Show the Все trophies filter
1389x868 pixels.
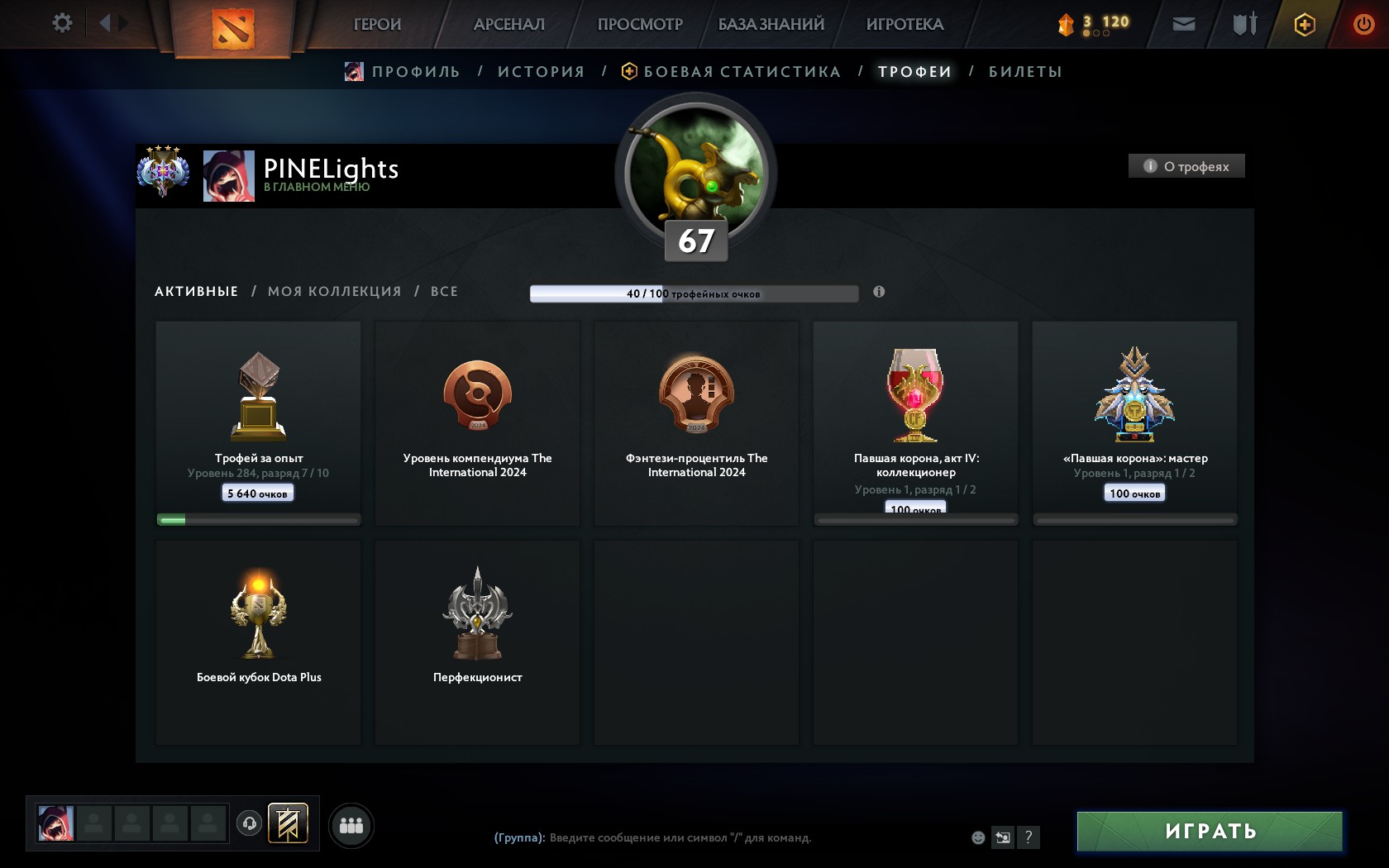point(444,292)
